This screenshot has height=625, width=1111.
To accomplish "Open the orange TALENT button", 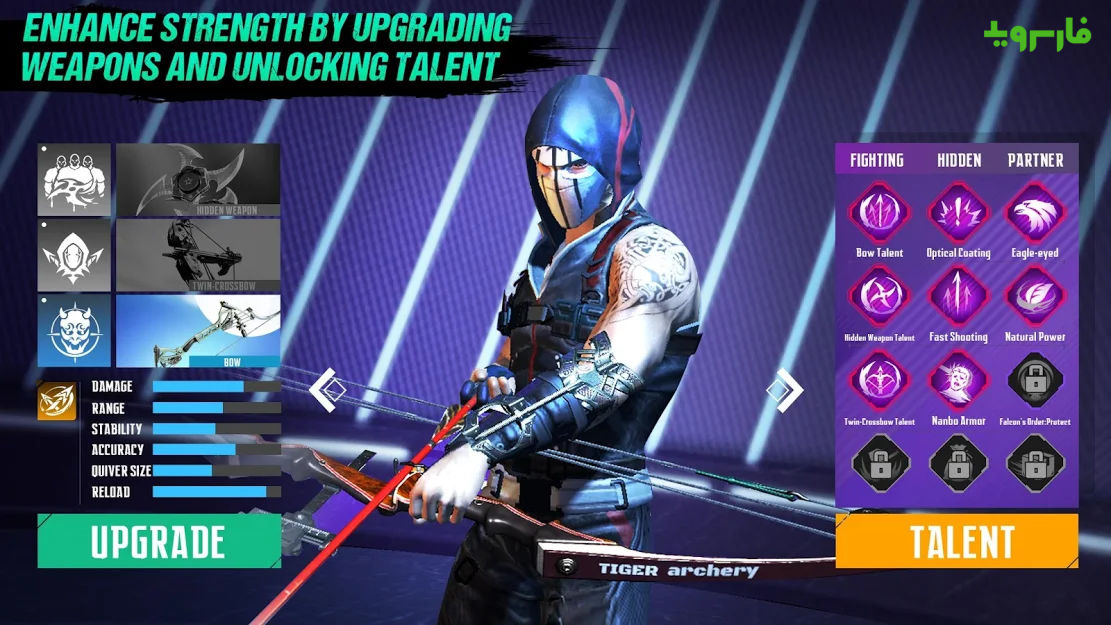I will [x=957, y=541].
